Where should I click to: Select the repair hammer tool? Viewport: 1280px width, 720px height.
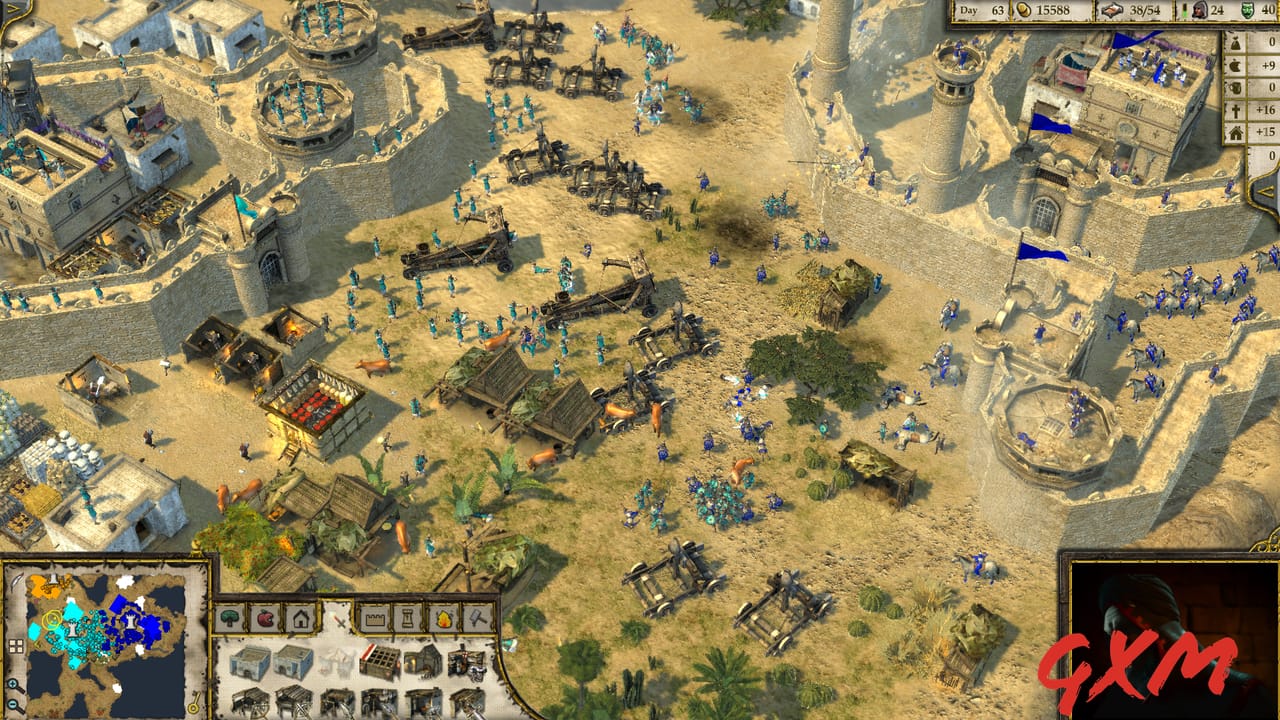click(x=478, y=619)
